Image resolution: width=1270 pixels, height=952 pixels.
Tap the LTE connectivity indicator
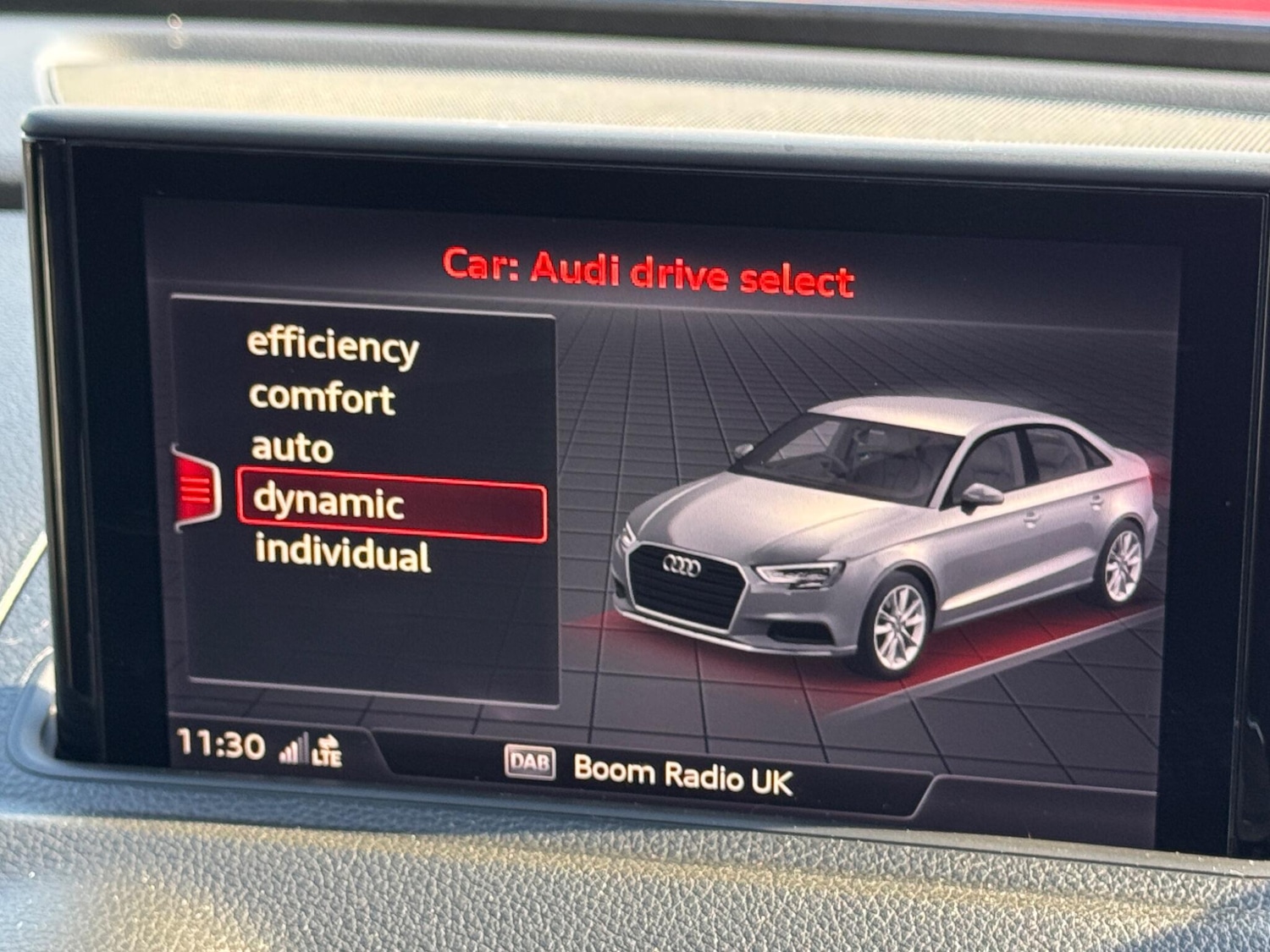coord(329,757)
